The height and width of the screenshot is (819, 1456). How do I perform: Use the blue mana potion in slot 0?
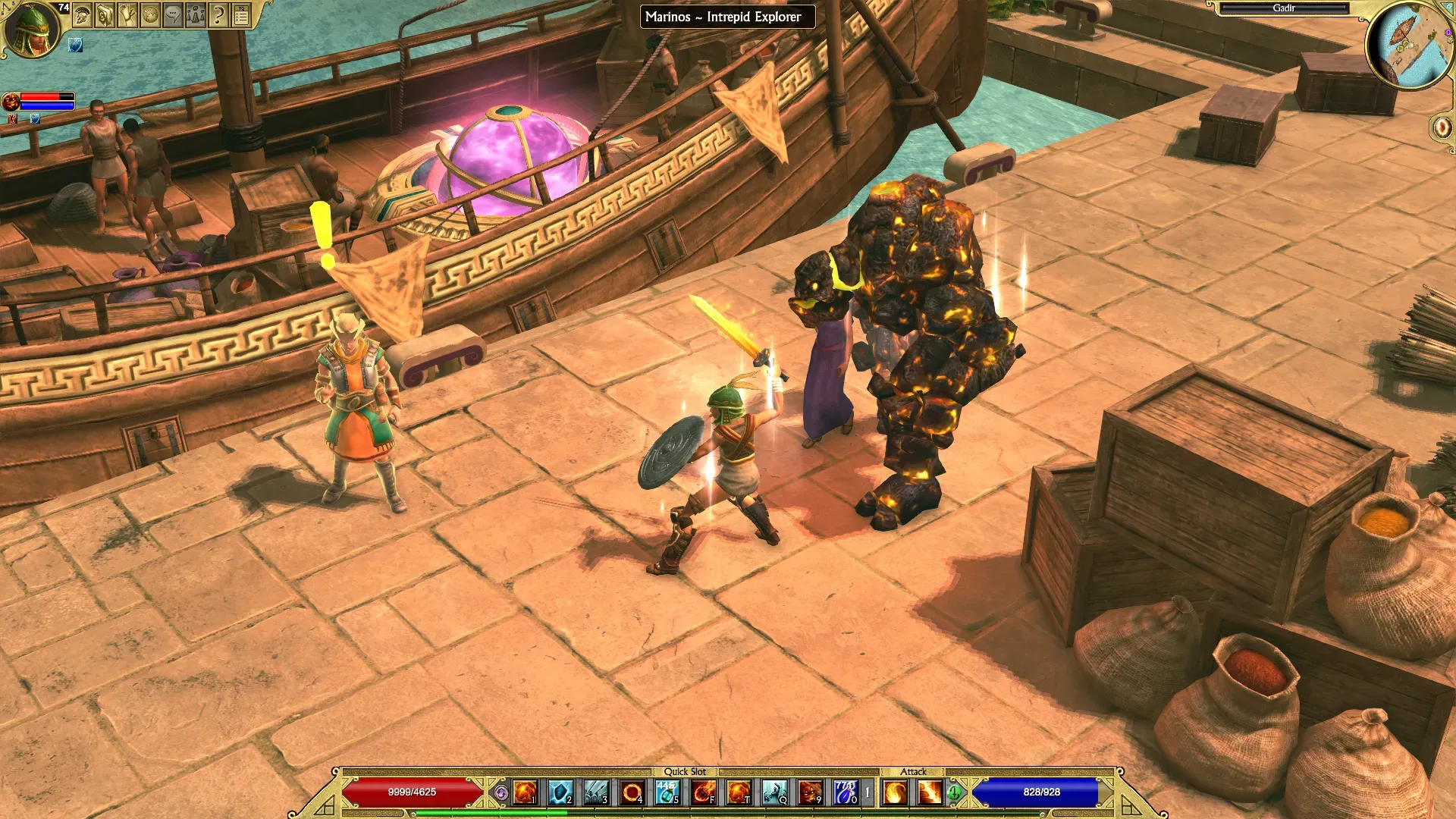(846, 792)
